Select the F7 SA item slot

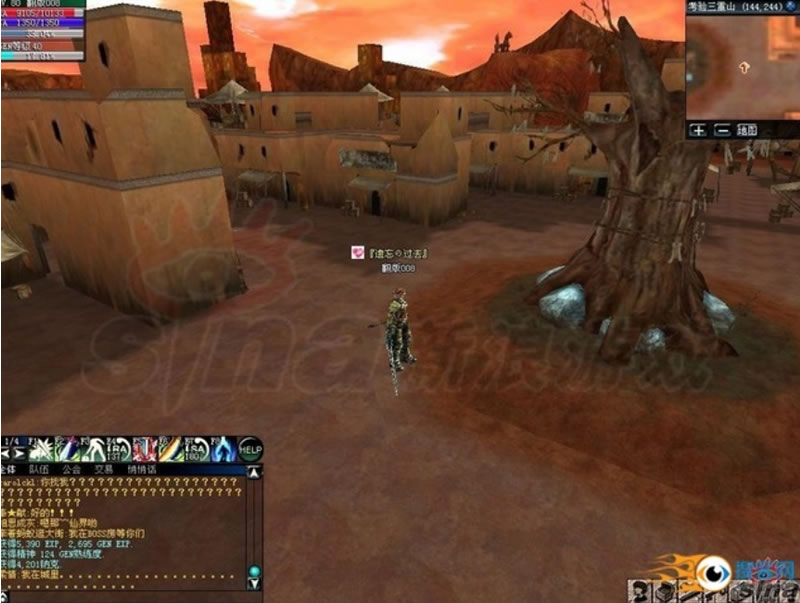(196, 449)
